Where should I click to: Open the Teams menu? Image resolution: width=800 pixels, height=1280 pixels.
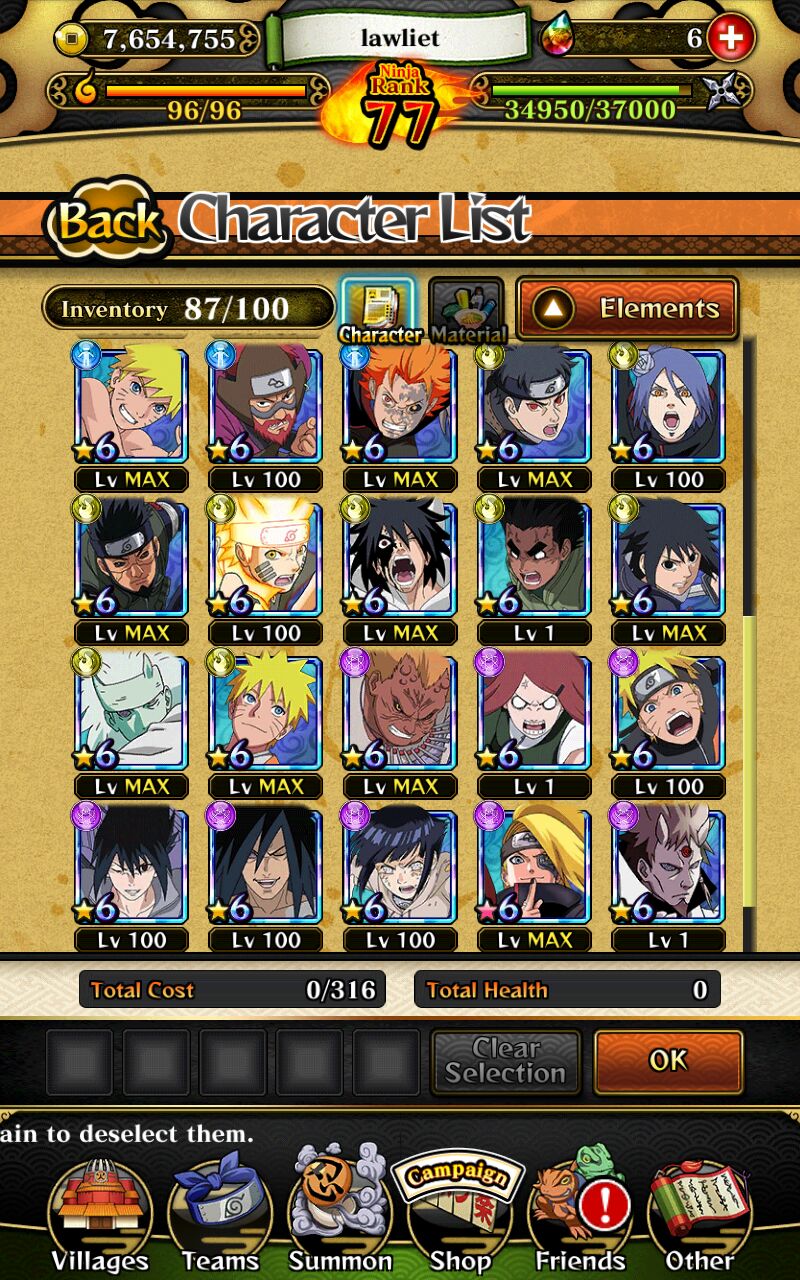[x=219, y=1212]
